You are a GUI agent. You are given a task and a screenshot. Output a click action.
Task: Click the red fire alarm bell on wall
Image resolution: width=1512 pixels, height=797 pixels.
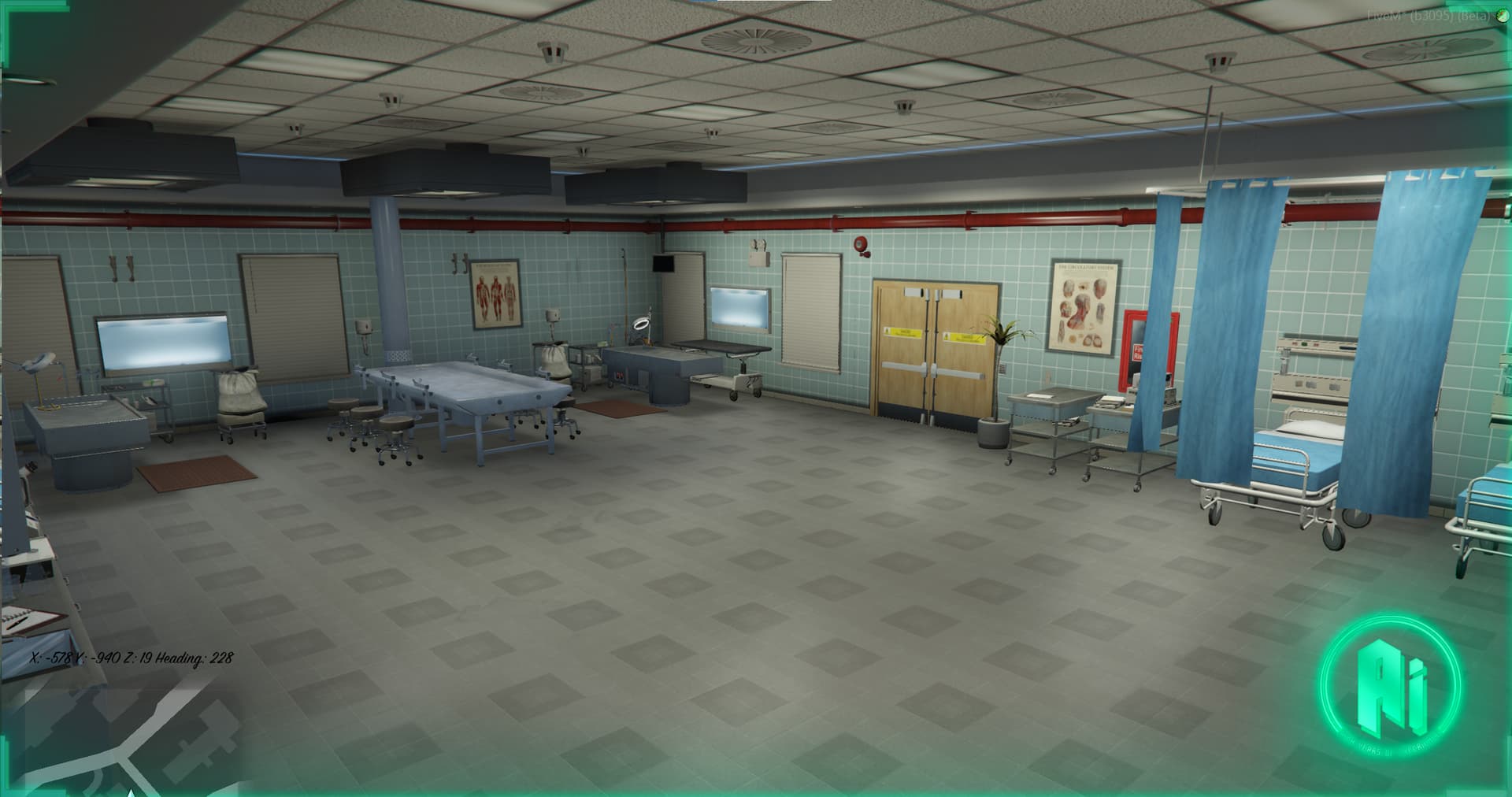pos(861,246)
